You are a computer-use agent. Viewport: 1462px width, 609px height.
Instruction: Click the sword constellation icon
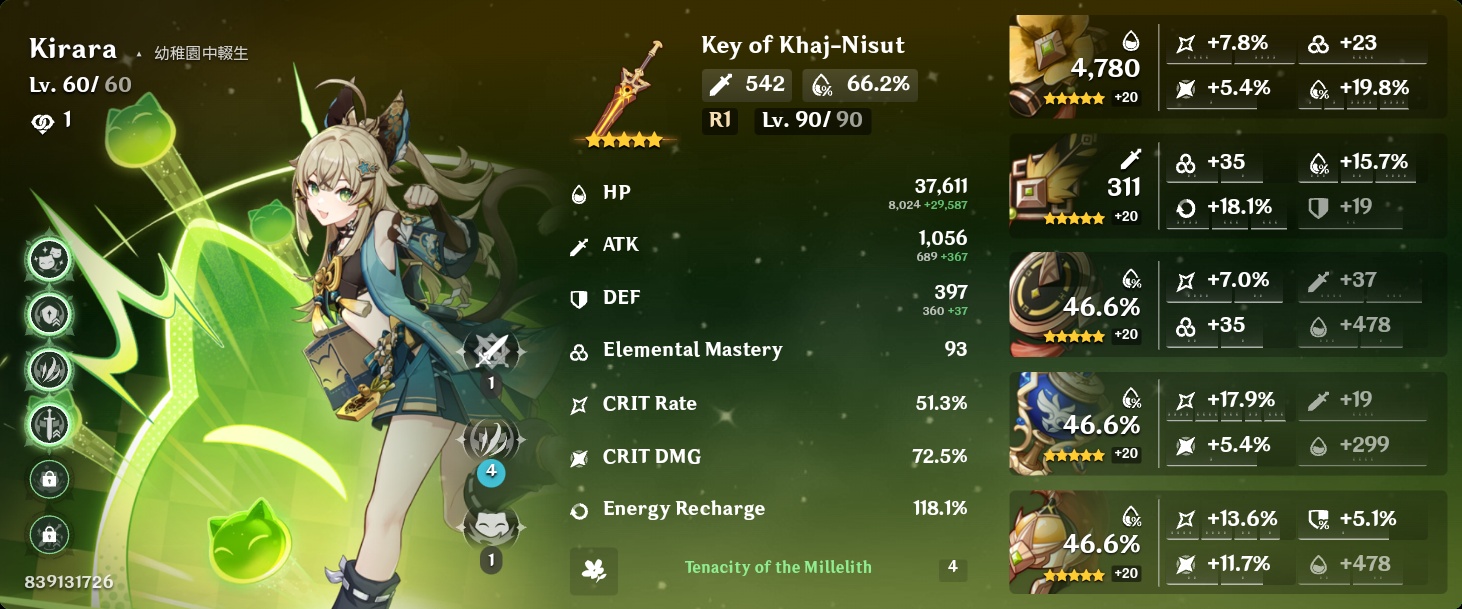tap(49, 423)
